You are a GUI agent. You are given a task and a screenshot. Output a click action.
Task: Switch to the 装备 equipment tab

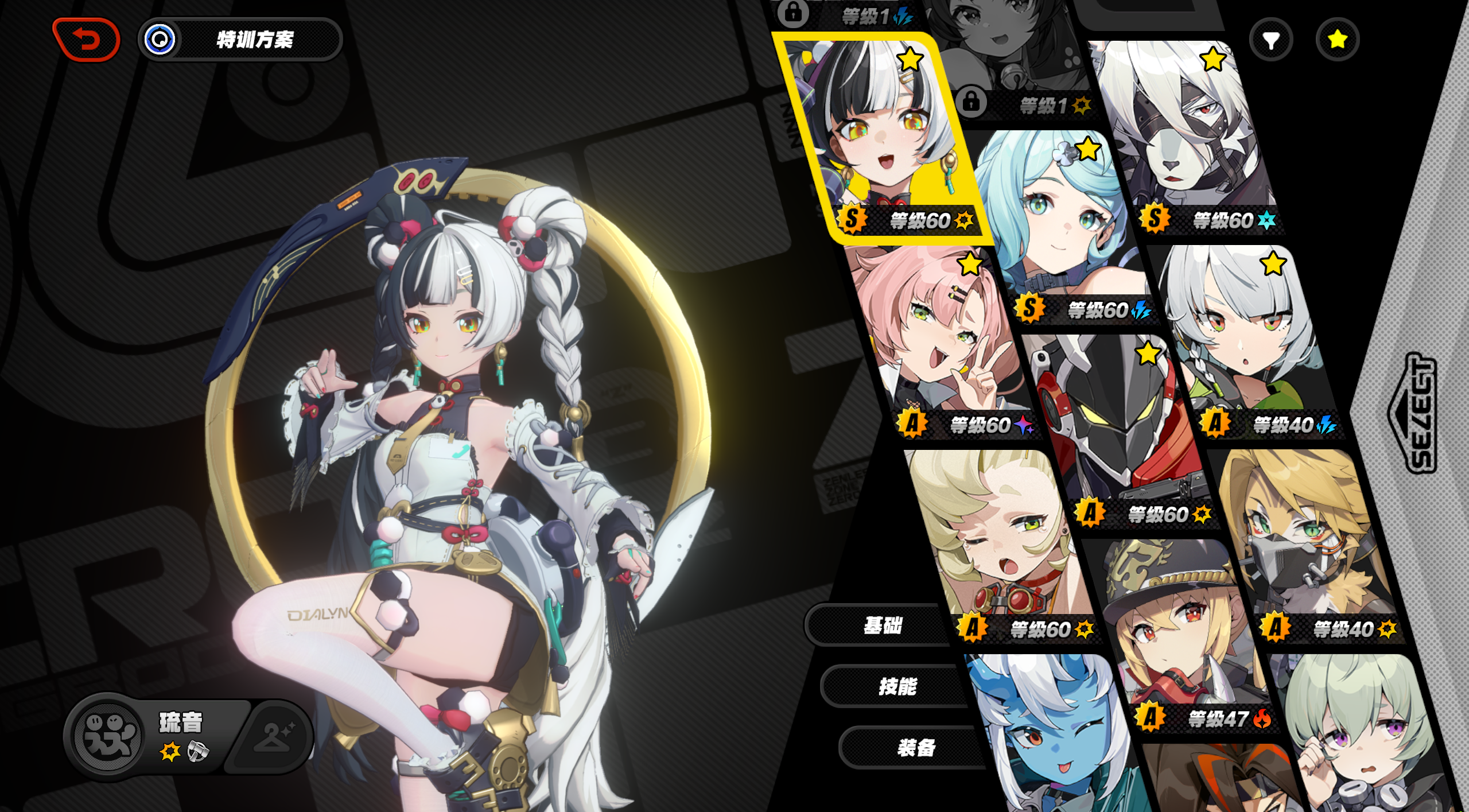pos(916,748)
